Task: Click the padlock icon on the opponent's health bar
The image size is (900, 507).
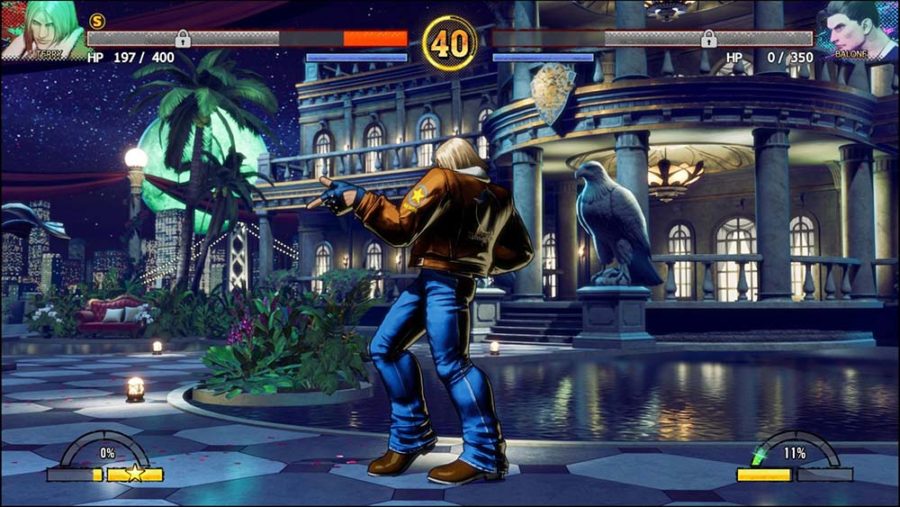Action: coord(708,39)
